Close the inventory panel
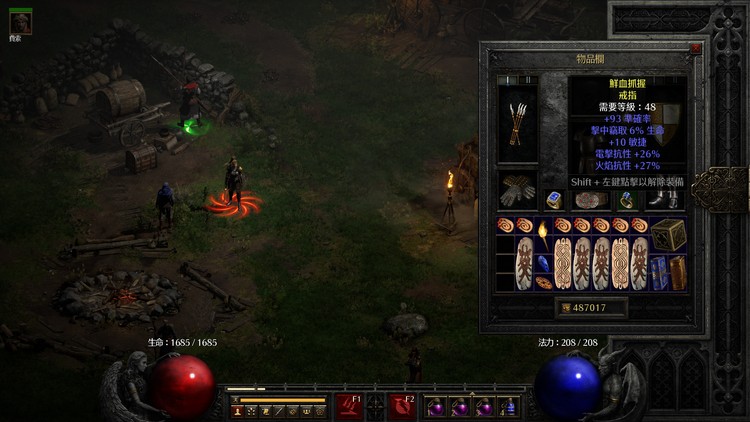This screenshot has height=422, width=750. point(696,47)
